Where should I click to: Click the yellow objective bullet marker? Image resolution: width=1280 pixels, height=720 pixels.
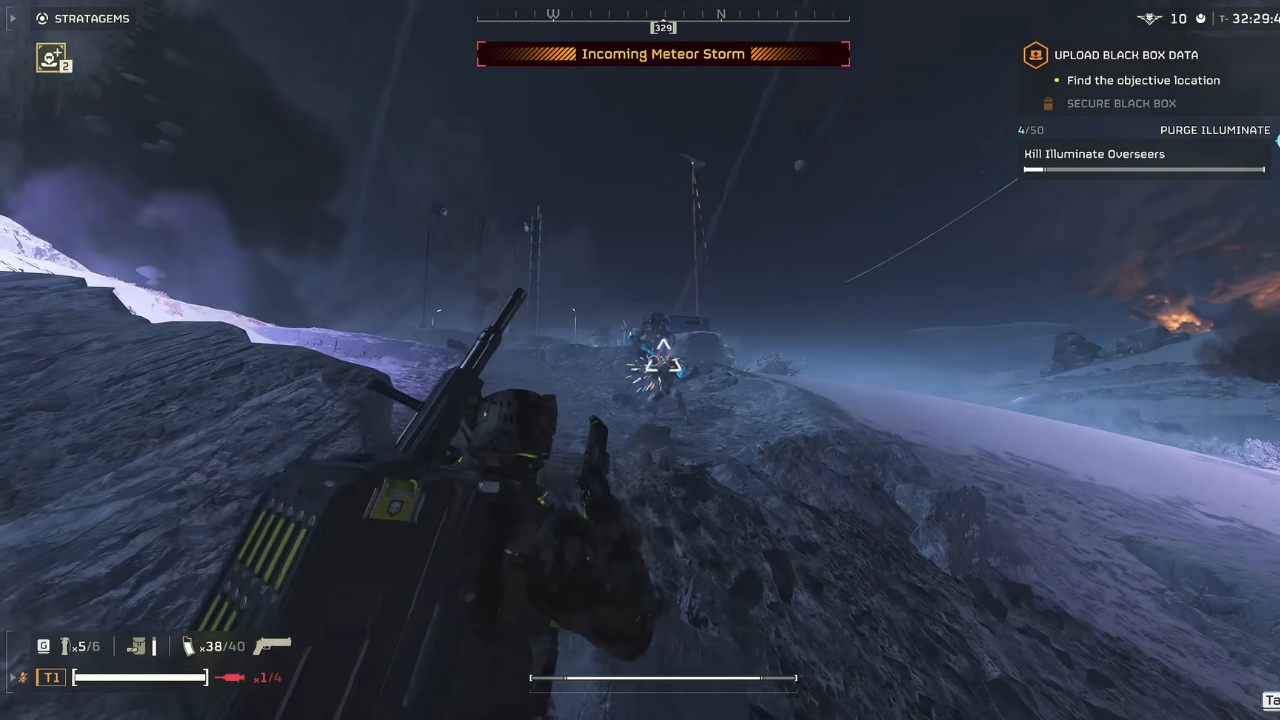point(1057,80)
